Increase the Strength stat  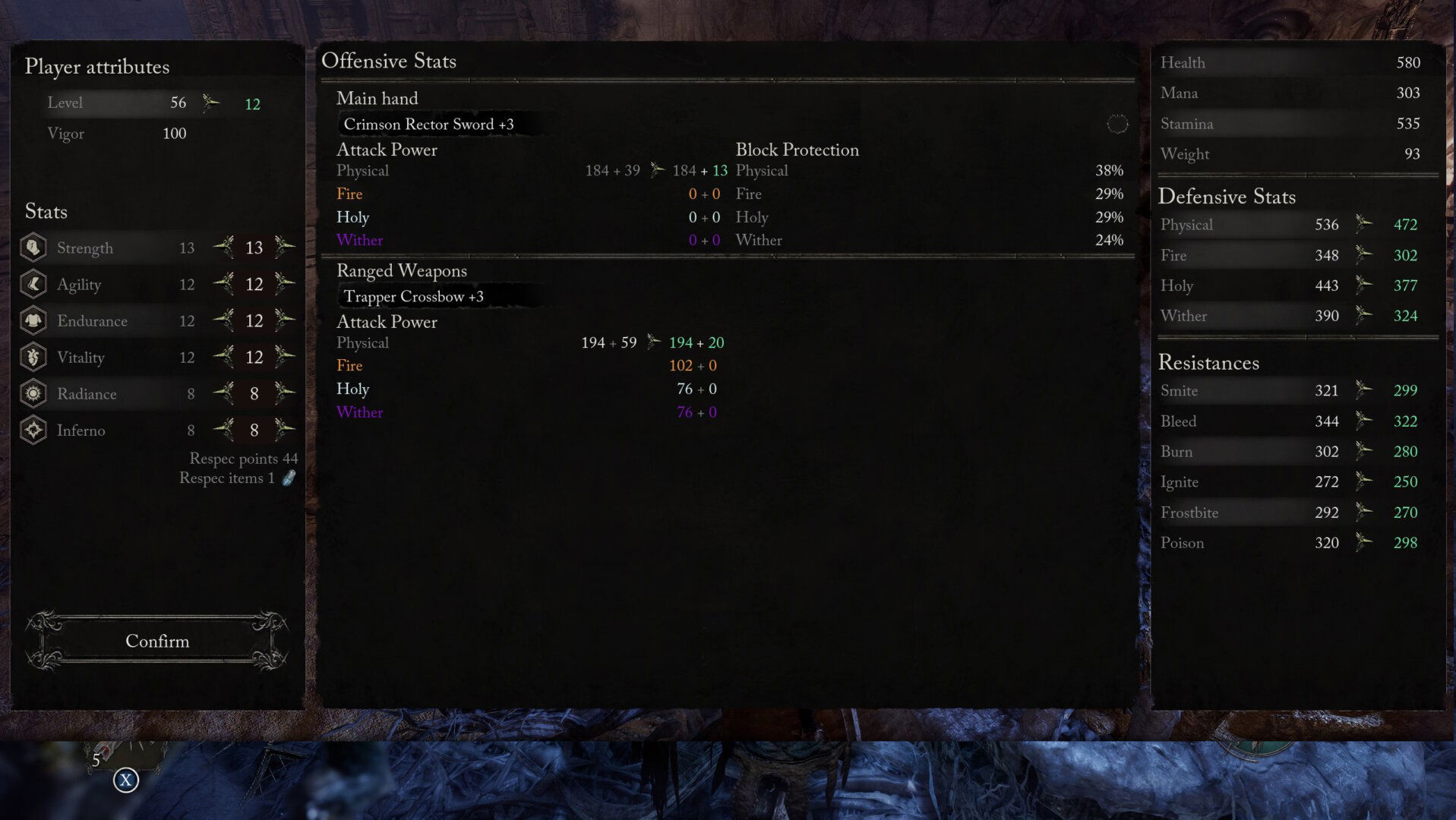(285, 247)
